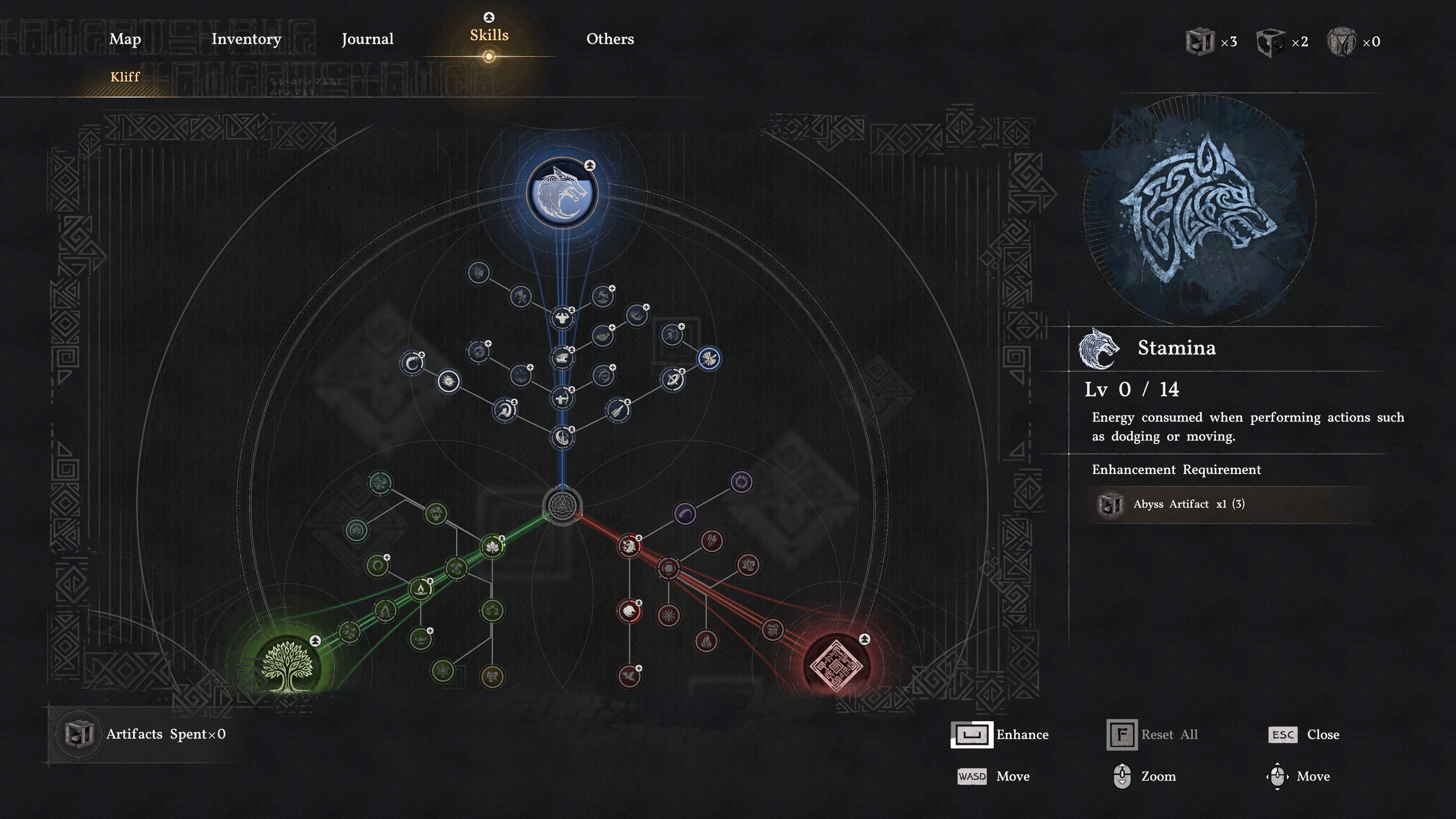
Task: Select the Skills tab
Action: tap(489, 36)
